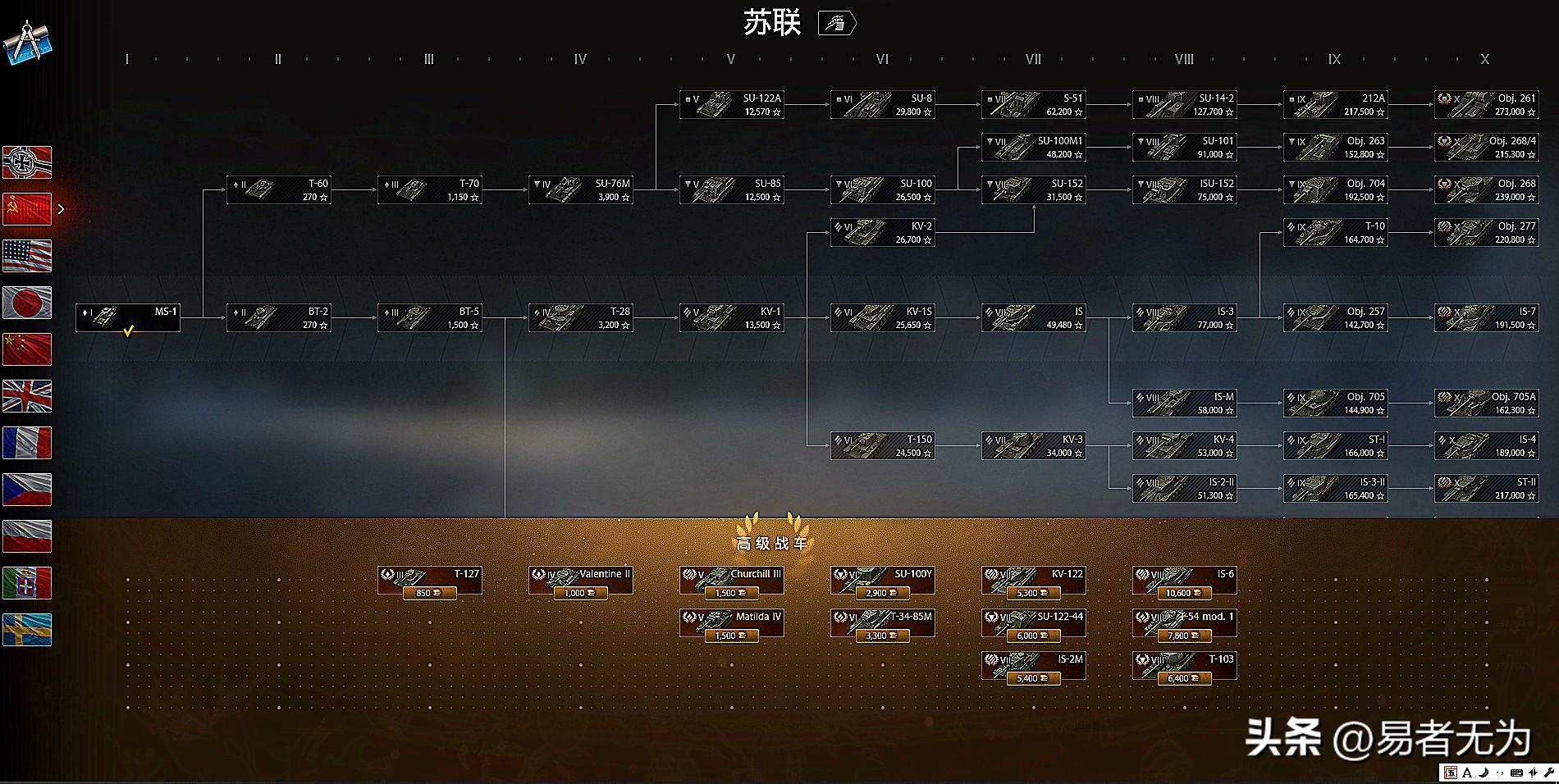Switch to the United Kingdom tech tree
Screen dimensions: 1559x784
pyautogui.click(x=27, y=396)
